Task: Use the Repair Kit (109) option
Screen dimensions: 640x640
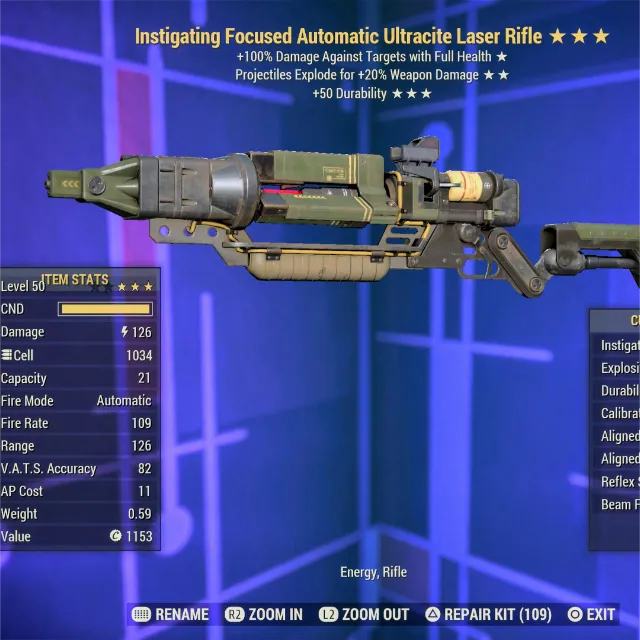Action: point(489,614)
